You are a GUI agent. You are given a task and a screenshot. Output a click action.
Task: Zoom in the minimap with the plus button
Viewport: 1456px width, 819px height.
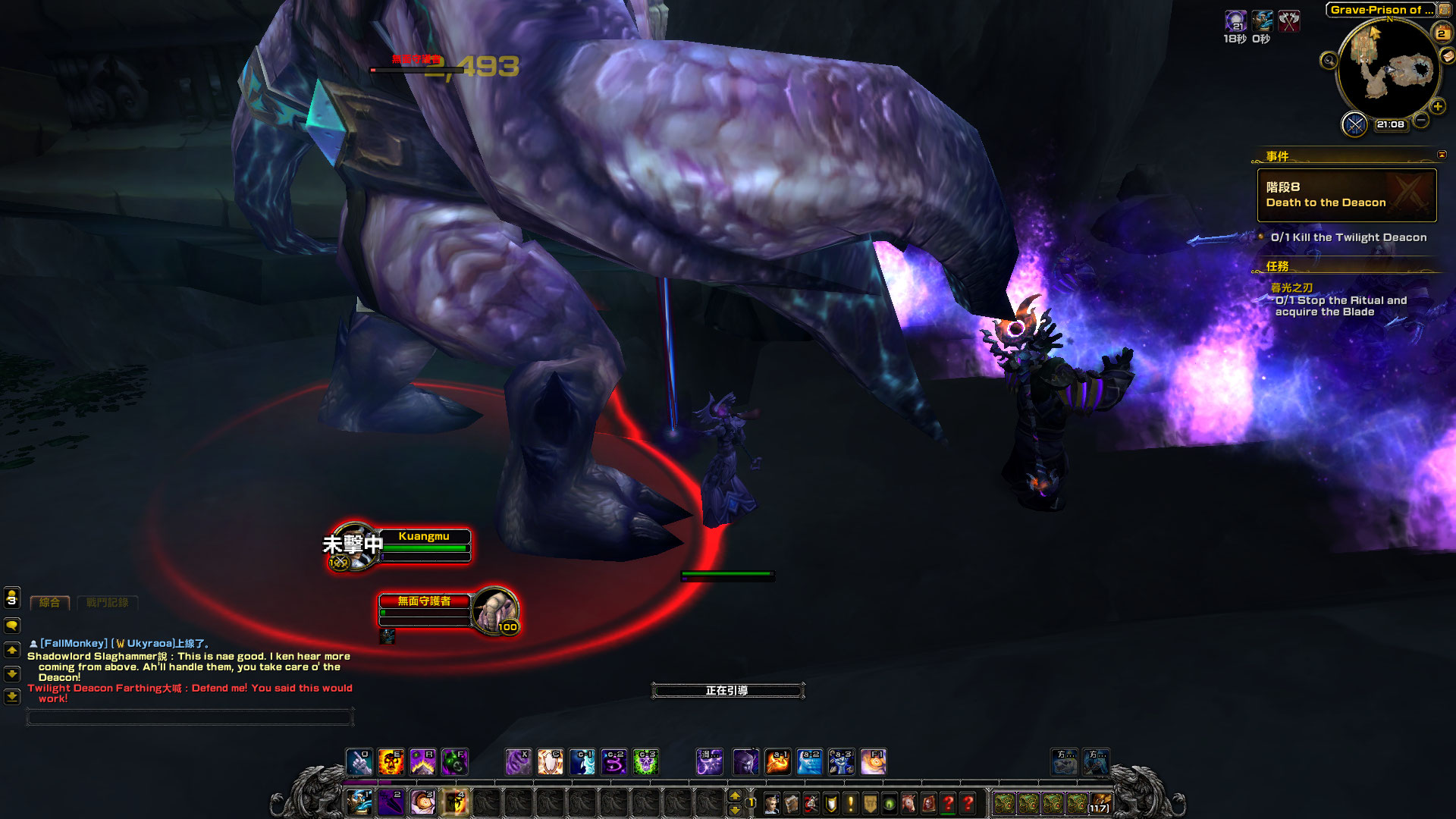pos(1438,107)
